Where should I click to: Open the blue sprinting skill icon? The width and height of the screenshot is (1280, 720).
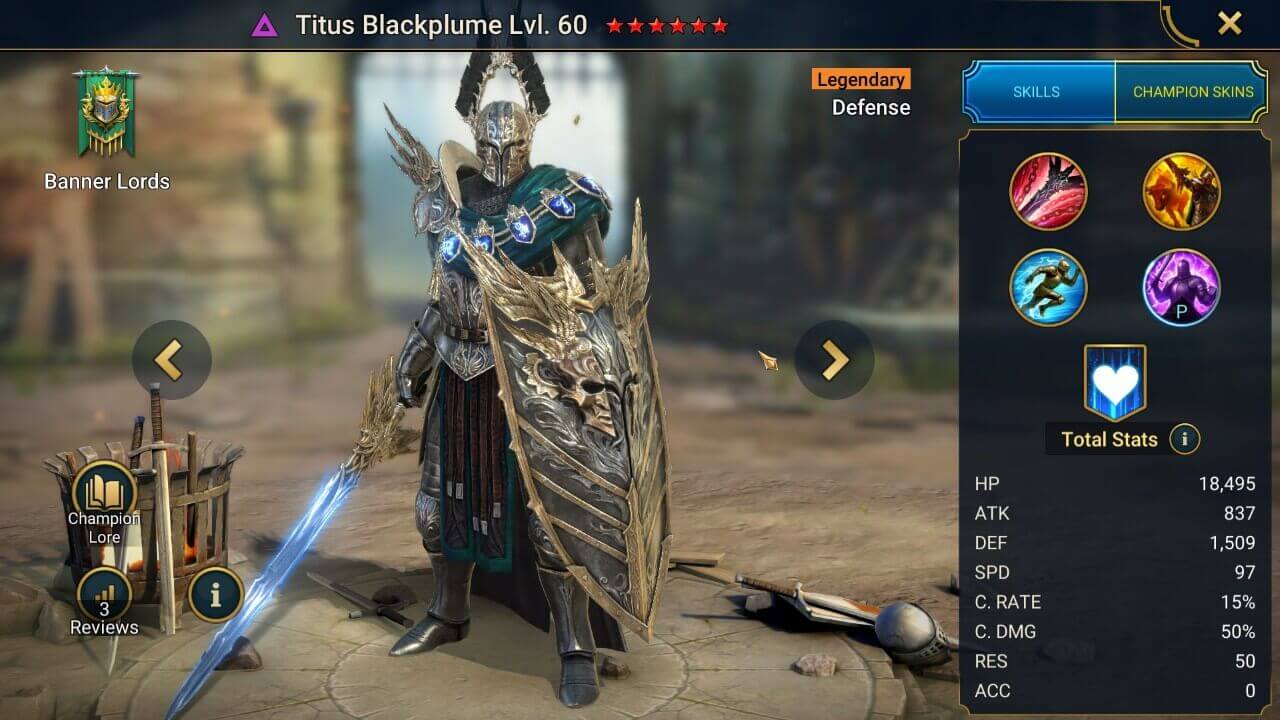point(1050,288)
